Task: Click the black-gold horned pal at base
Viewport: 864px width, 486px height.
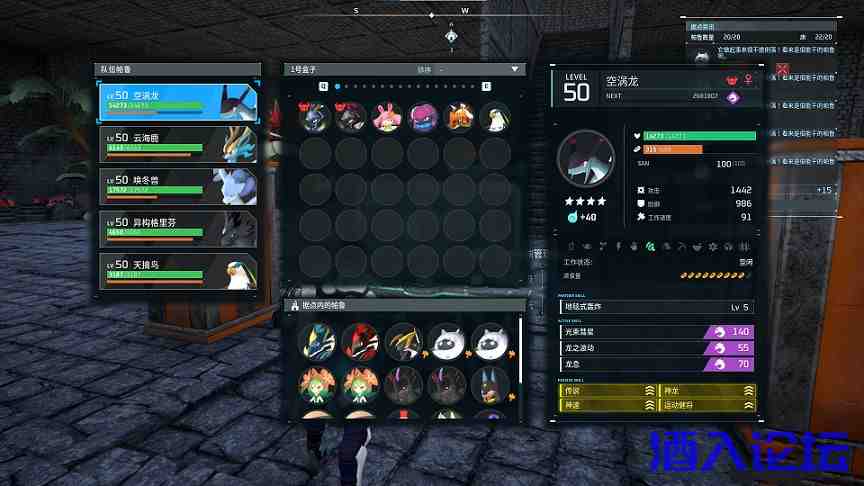Action: coord(402,341)
